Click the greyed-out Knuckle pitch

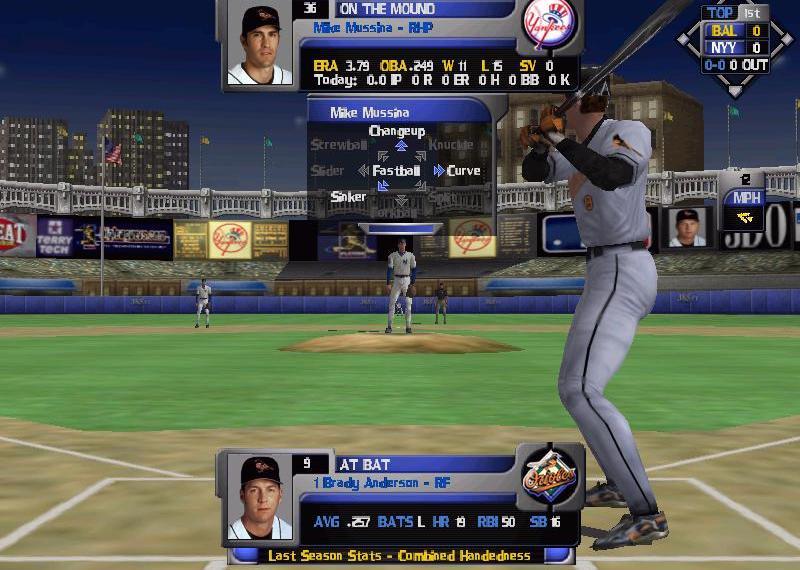pyautogui.click(x=450, y=145)
